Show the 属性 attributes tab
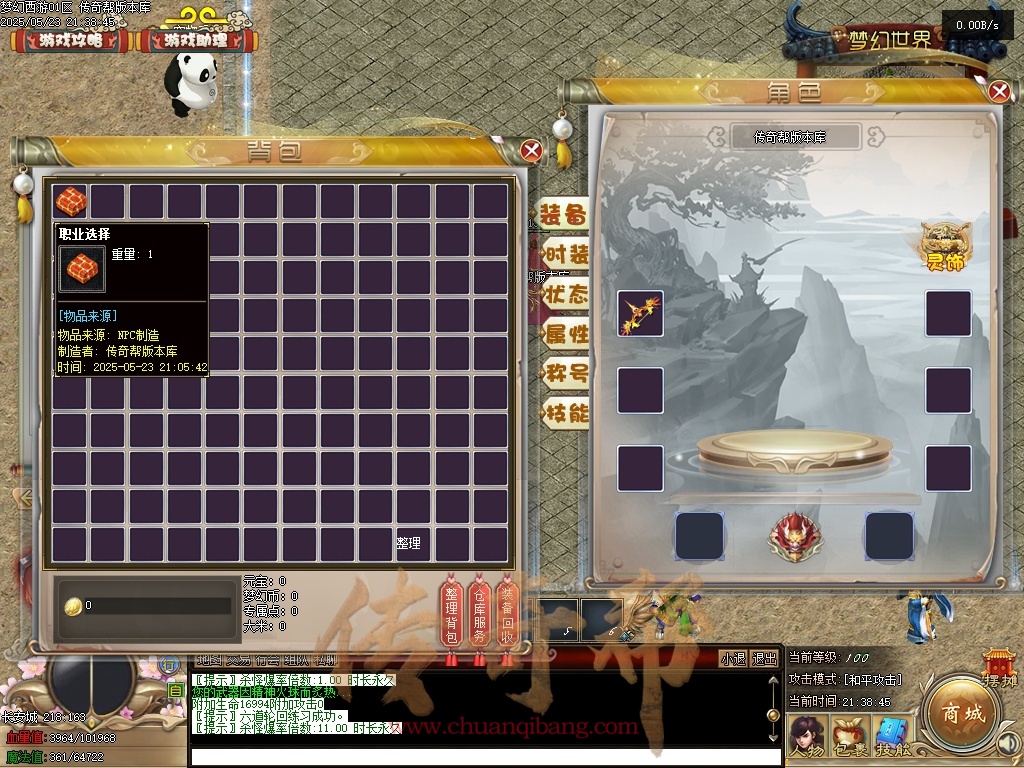This screenshot has height=768, width=1024. tap(565, 334)
